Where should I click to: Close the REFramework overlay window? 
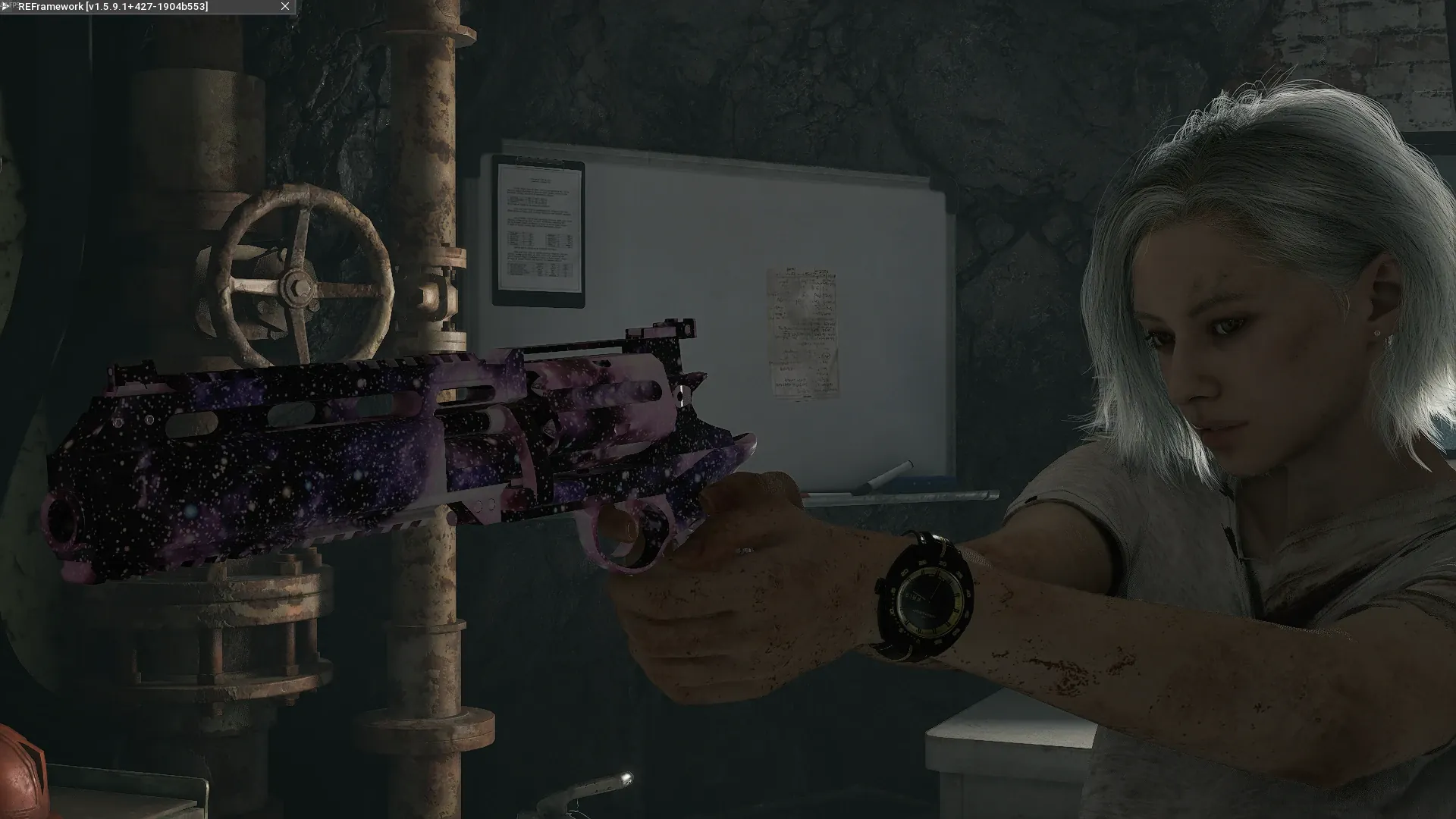tap(284, 7)
